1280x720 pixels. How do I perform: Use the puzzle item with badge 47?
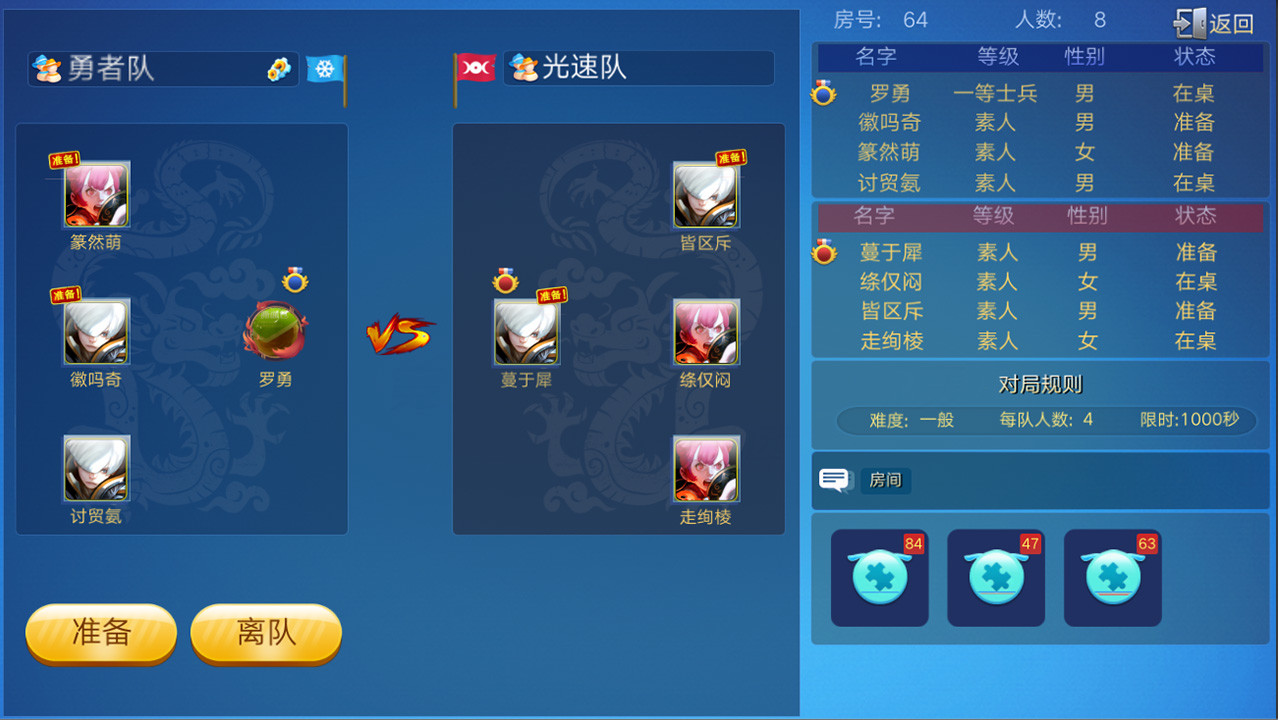tap(996, 577)
